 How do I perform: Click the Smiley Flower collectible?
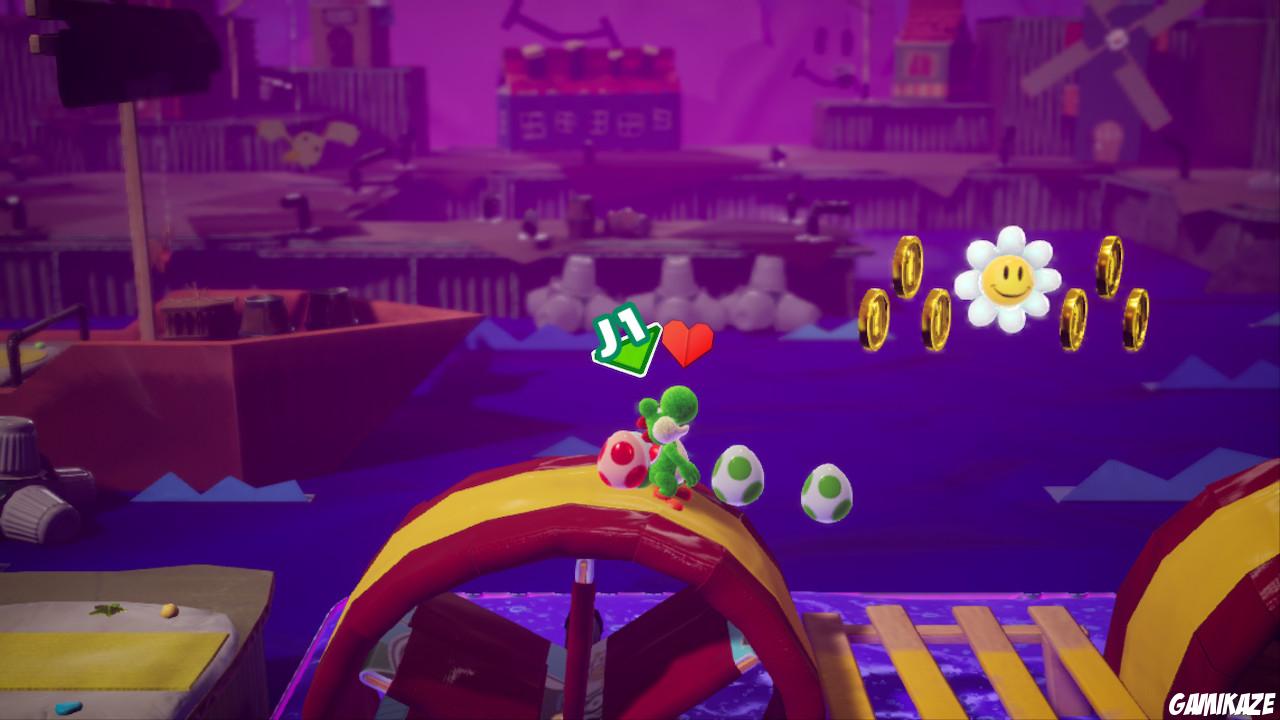pos(1010,280)
